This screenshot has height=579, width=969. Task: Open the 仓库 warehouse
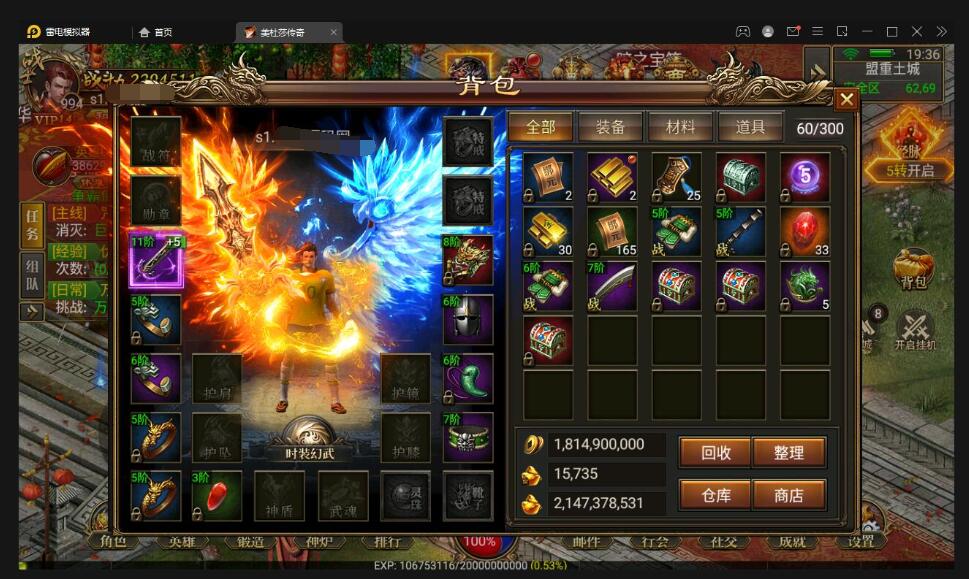coord(715,494)
